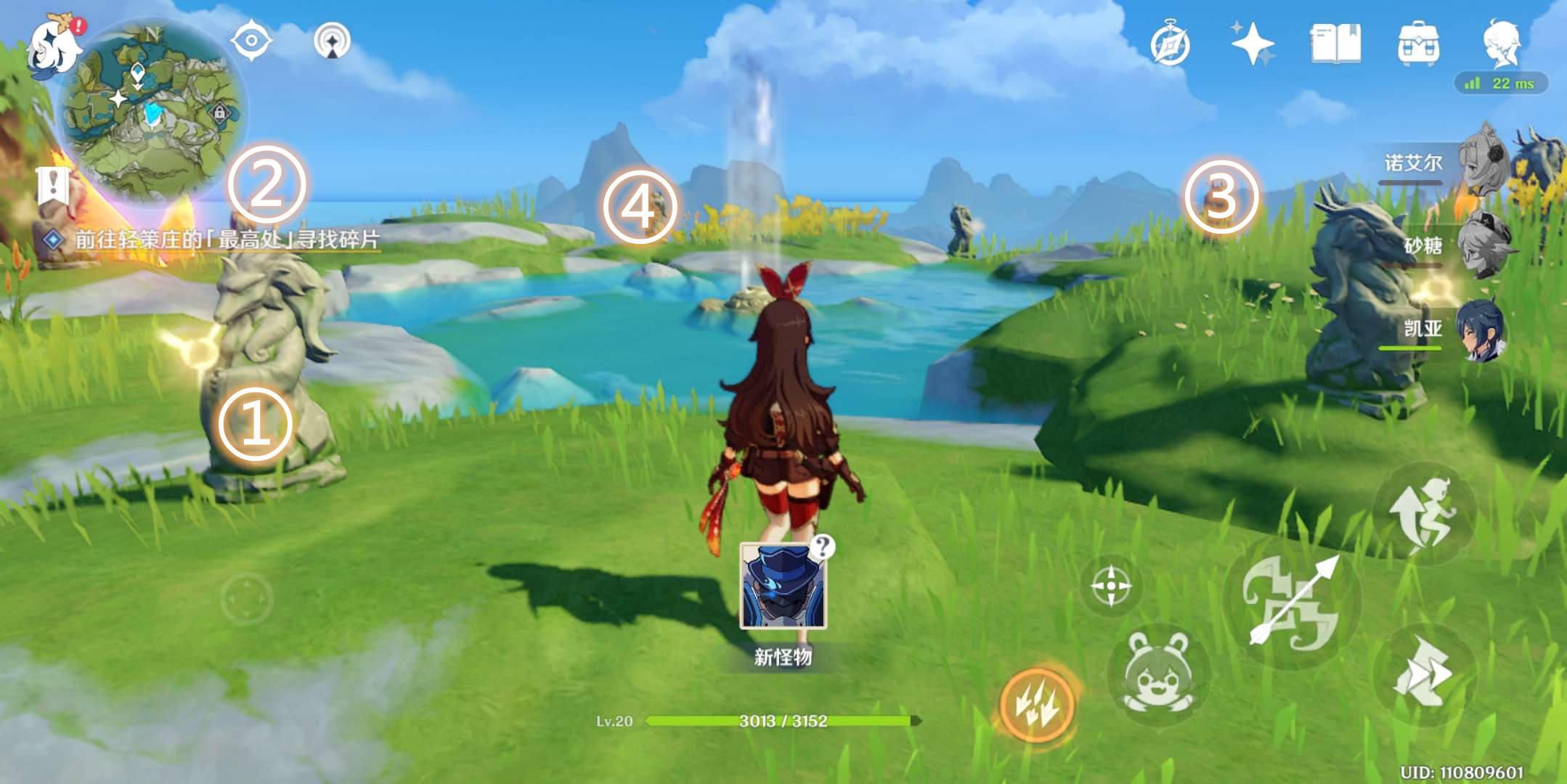Open the quest log exclamation icon
The width and height of the screenshot is (1567, 784).
click(x=52, y=186)
